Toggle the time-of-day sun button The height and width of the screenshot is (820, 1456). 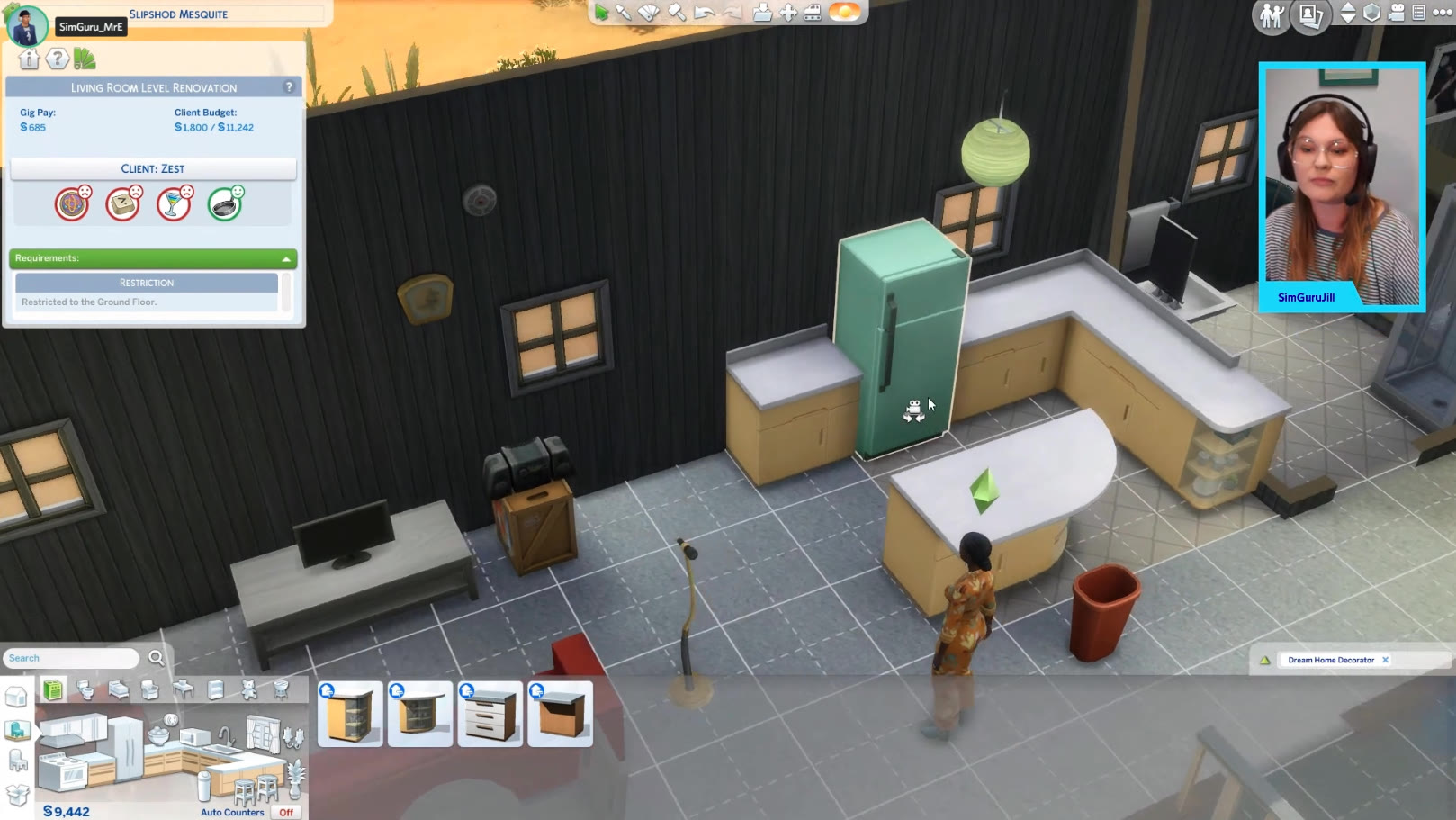click(x=844, y=13)
